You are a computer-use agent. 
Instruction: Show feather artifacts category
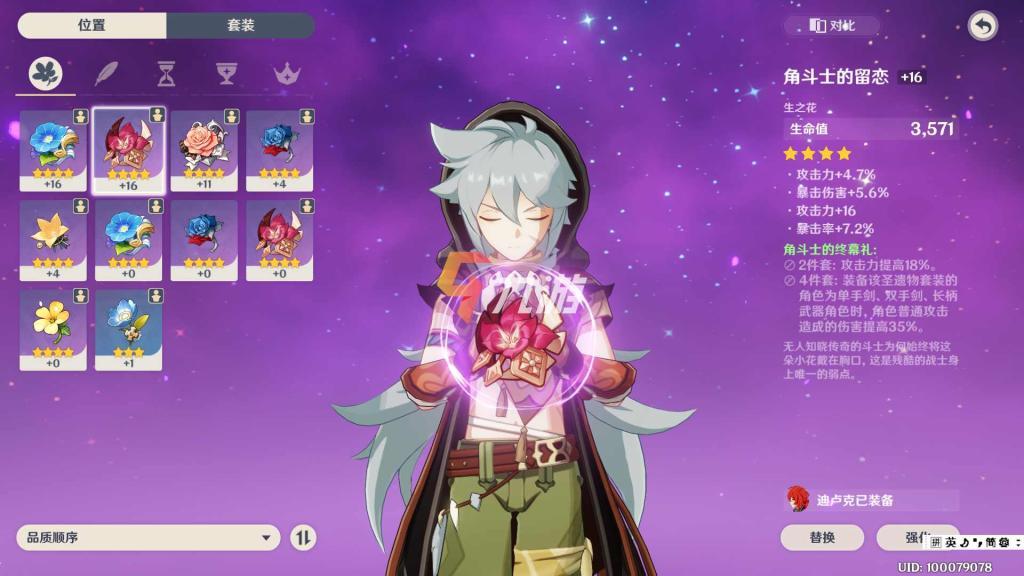[106, 73]
